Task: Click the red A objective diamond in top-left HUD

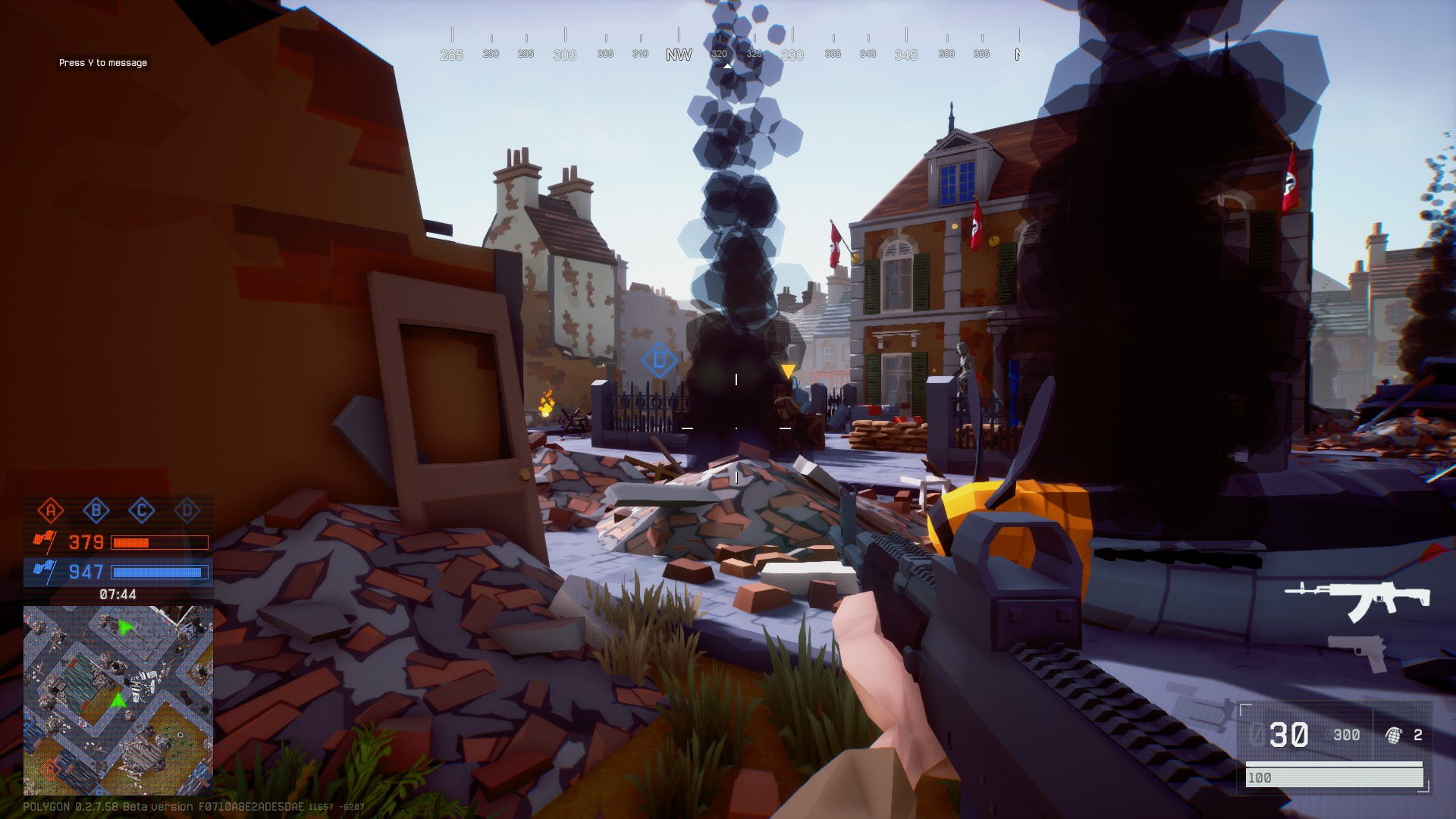Action: (51, 510)
